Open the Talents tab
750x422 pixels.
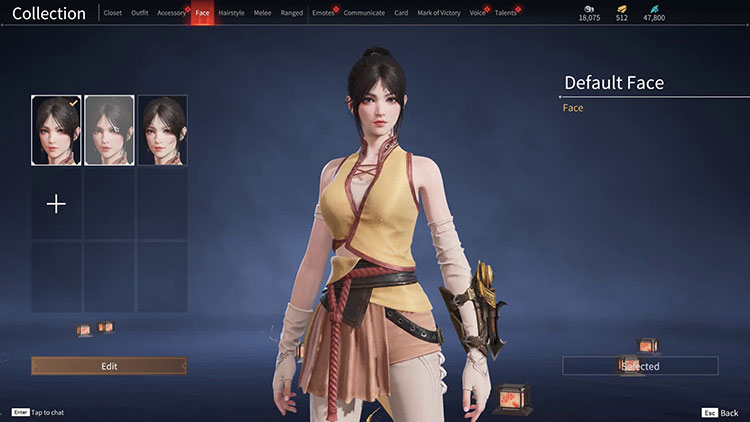pos(506,13)
